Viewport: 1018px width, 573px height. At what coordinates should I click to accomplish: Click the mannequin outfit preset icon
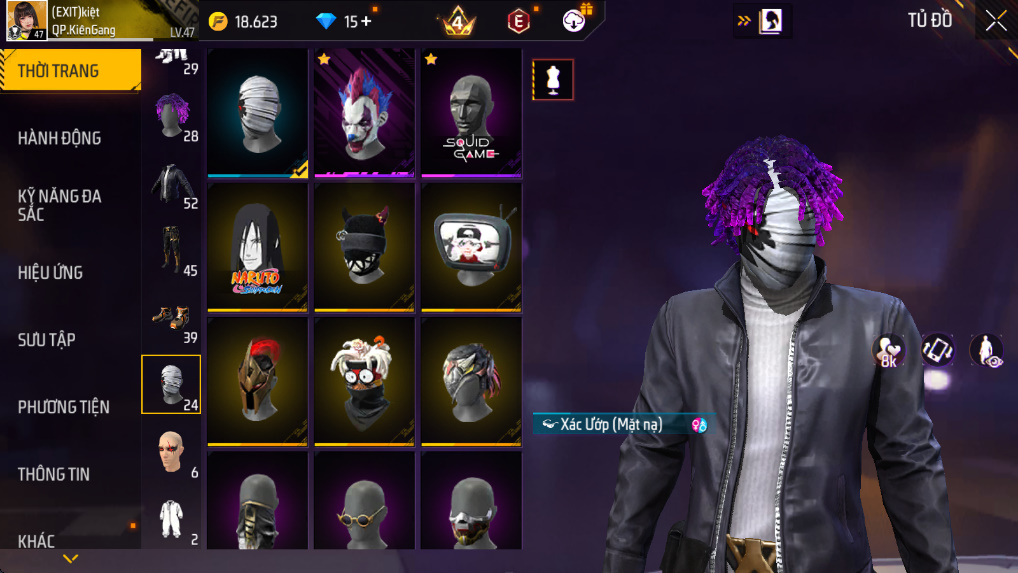tap(552, 80)
